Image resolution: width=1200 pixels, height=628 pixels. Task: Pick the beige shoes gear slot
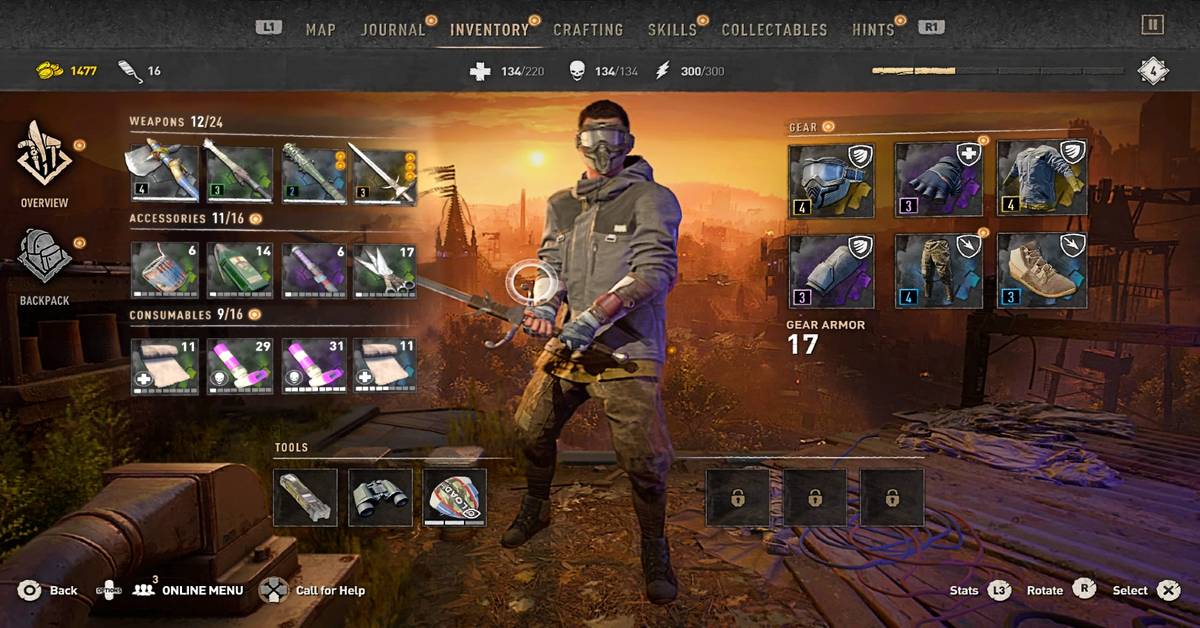(x=1042, y=271)
